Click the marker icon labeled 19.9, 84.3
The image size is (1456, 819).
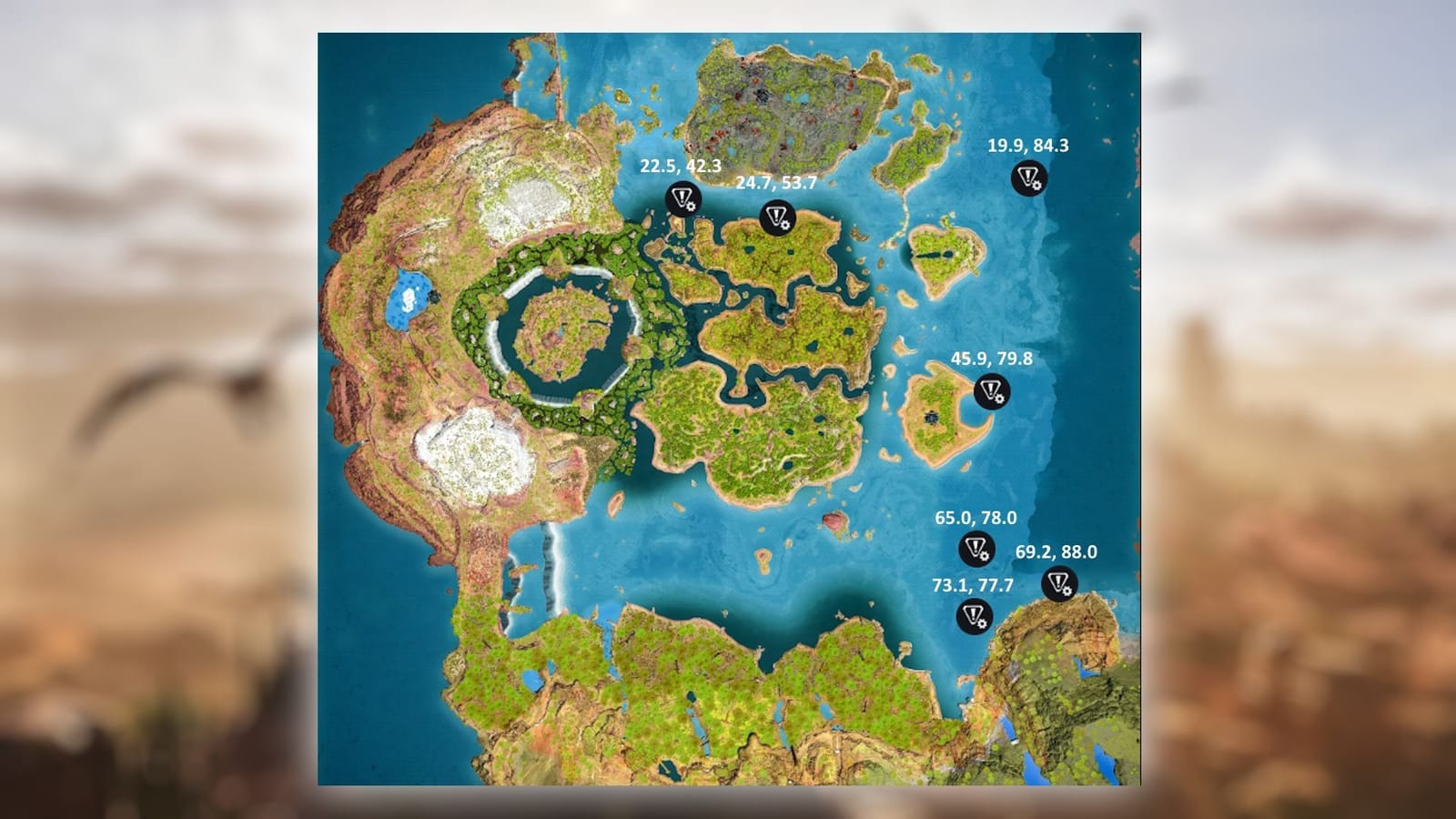pos(1029,177)
